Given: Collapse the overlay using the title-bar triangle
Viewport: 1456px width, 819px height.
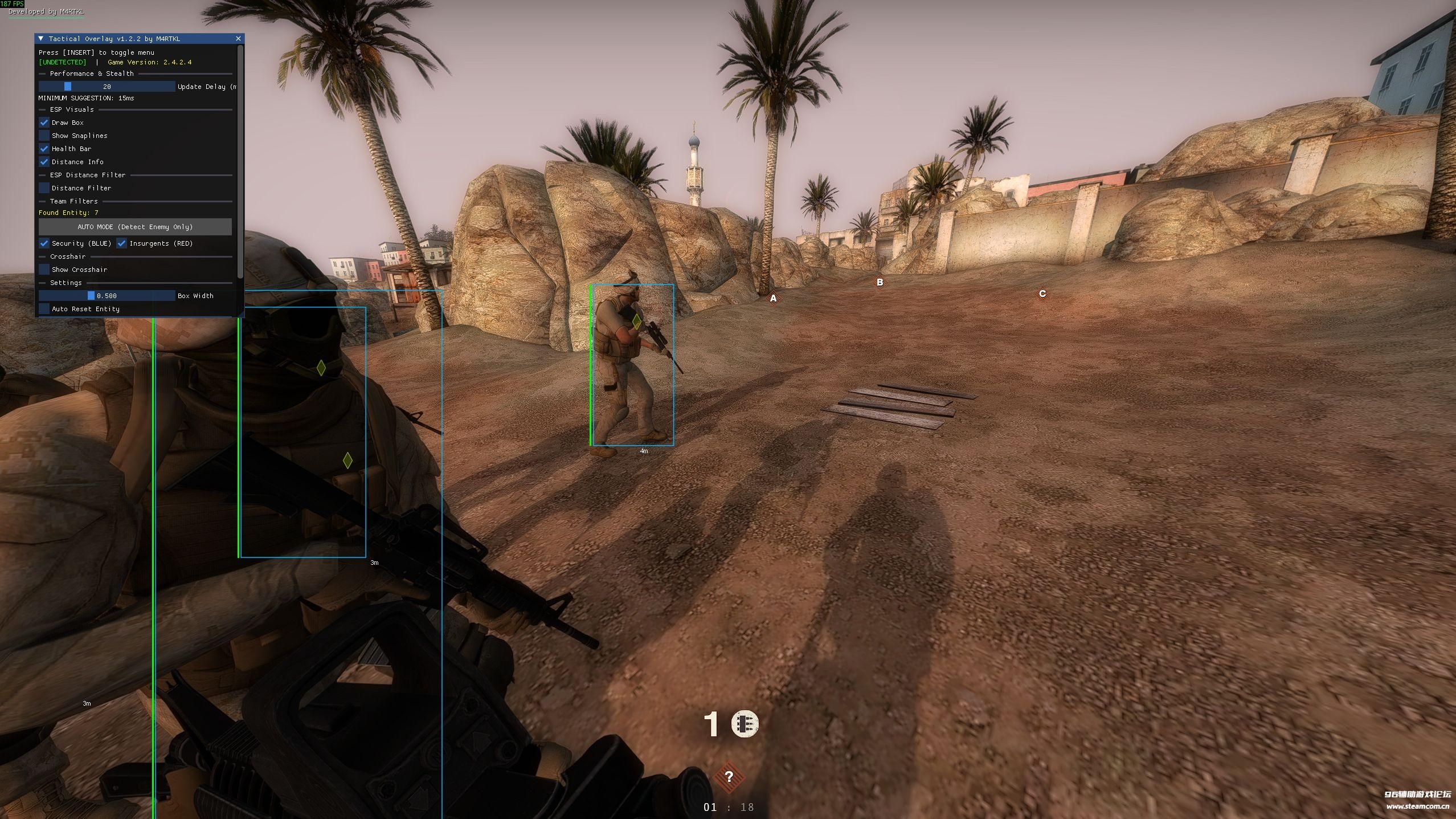Looking at the screenshot, I should coord(40,39).
